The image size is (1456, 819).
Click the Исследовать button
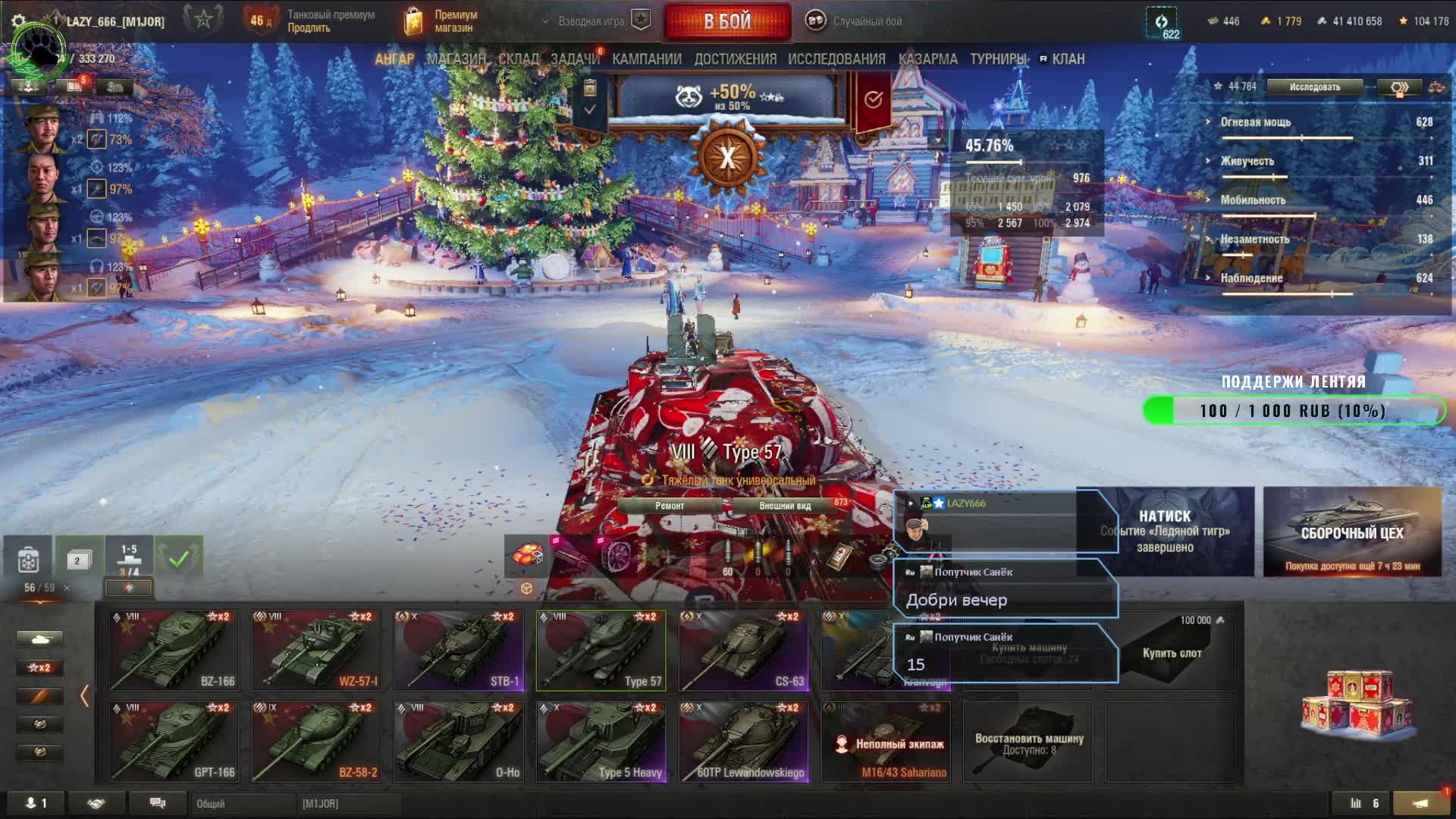click(1314, 87)
